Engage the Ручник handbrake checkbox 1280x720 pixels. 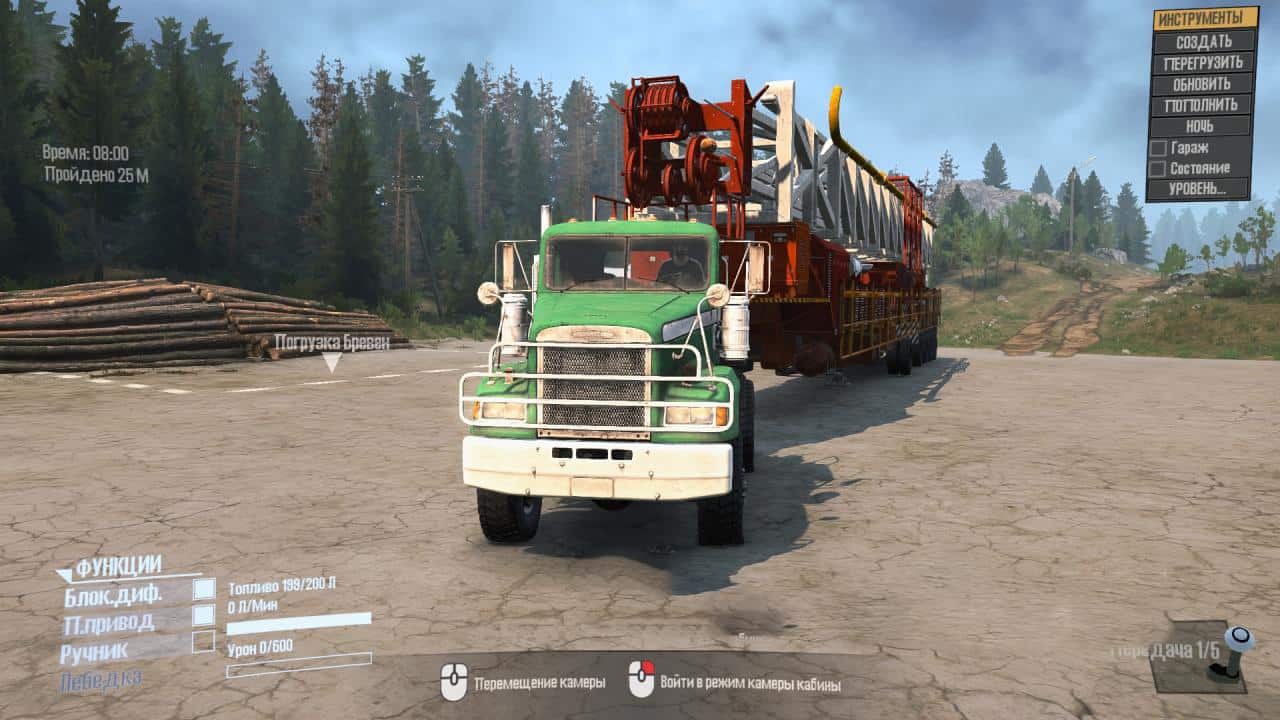(x=204, y=641)
